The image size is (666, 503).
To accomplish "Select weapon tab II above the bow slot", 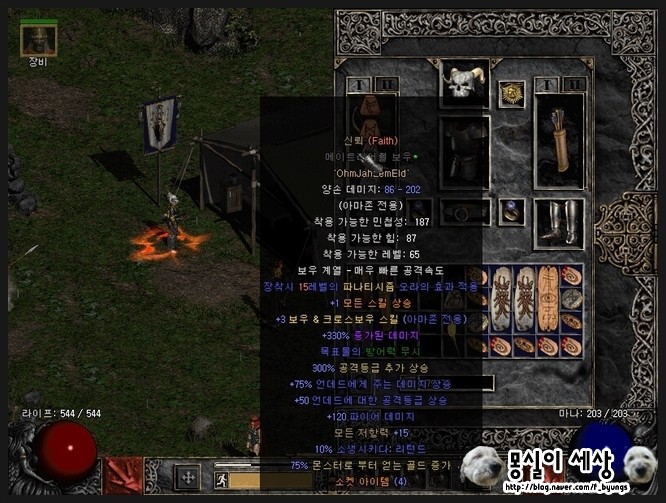I will tap(388, 85).
